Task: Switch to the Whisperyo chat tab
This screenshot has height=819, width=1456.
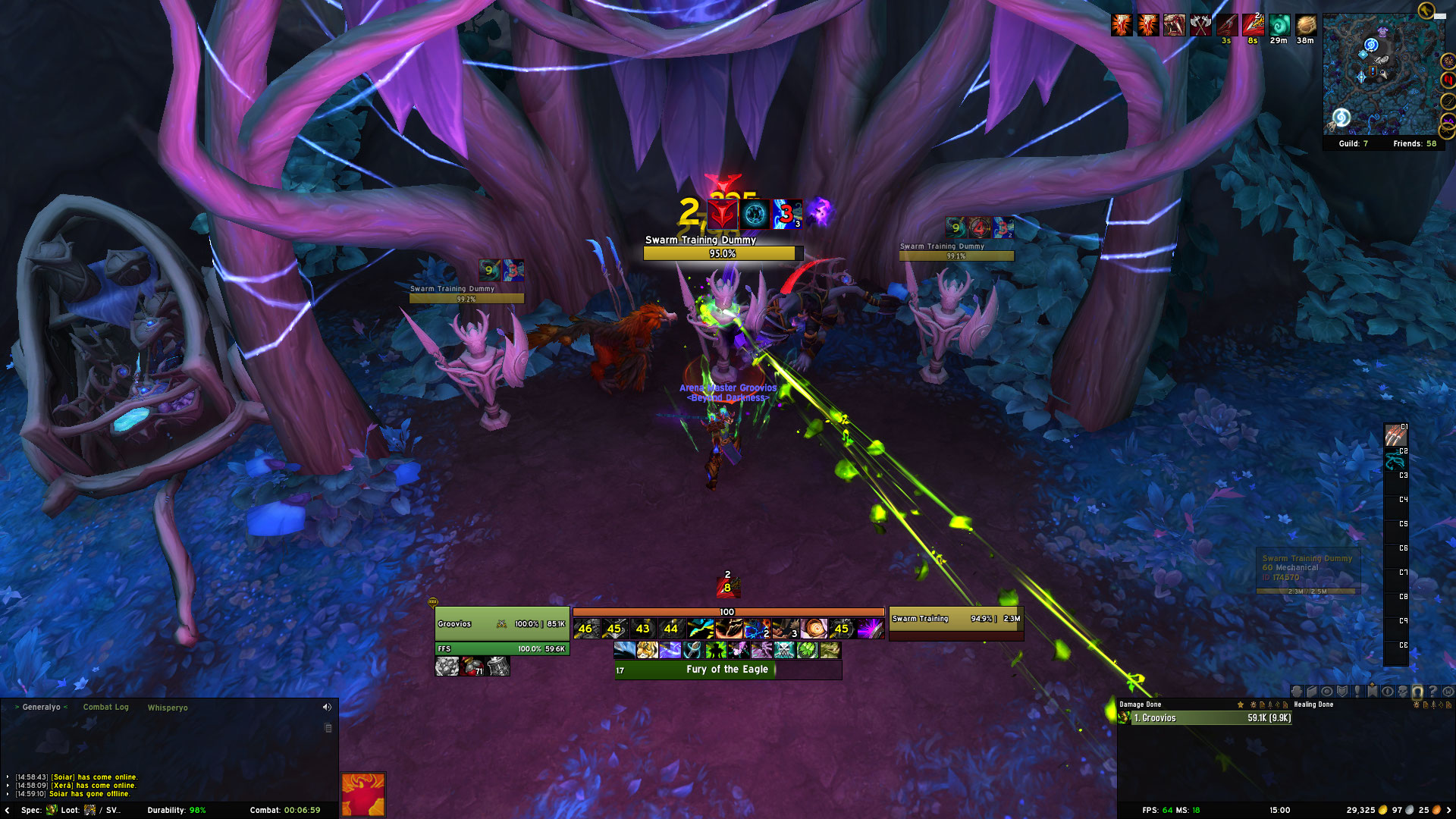Action: click(168, 708)
